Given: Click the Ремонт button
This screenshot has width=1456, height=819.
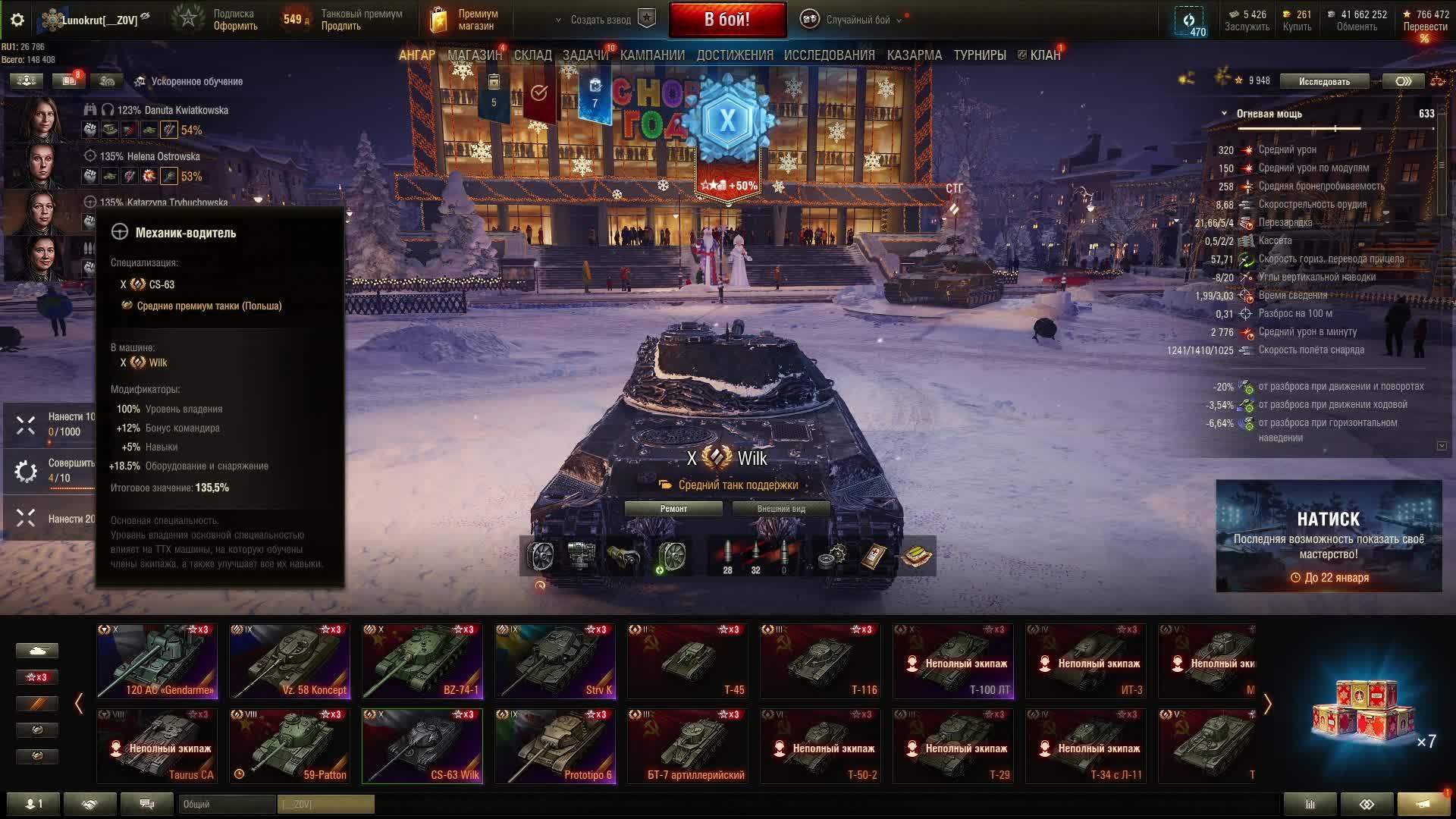Looking at the screenshot, I should coord(673,509).
